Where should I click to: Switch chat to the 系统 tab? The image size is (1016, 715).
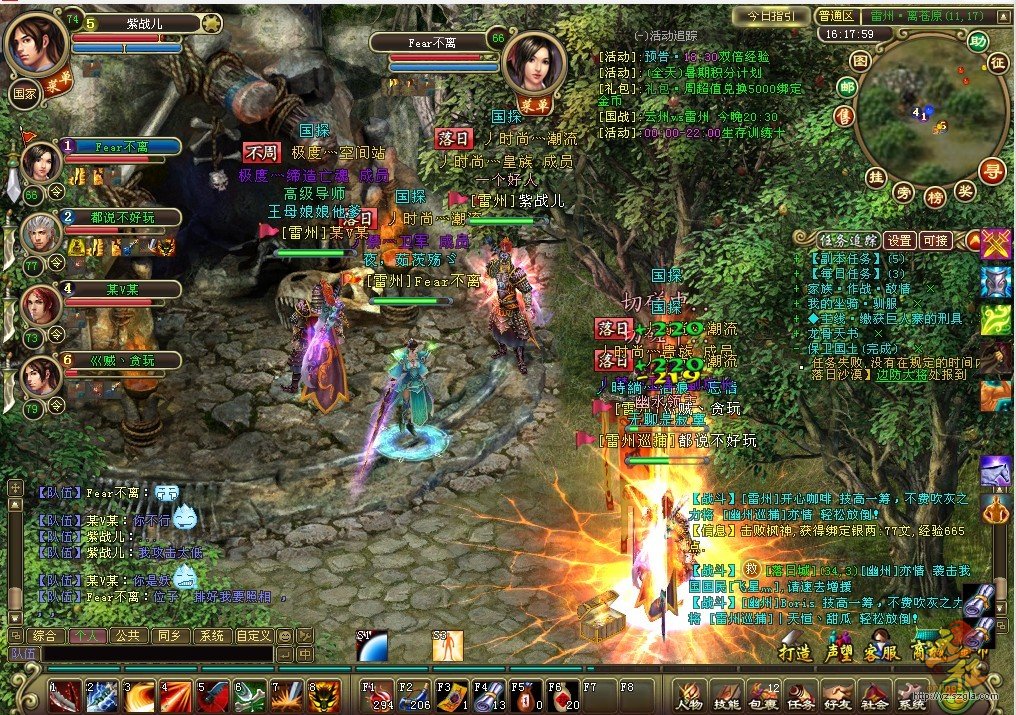tap(211, 635)
